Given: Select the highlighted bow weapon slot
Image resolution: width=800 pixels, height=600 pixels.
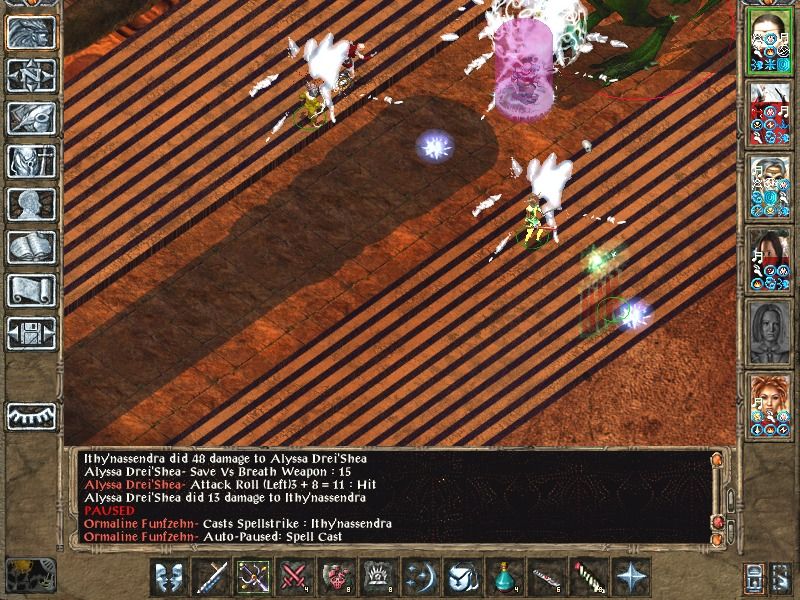Looking at the screenshot, I should click(253, 577).
